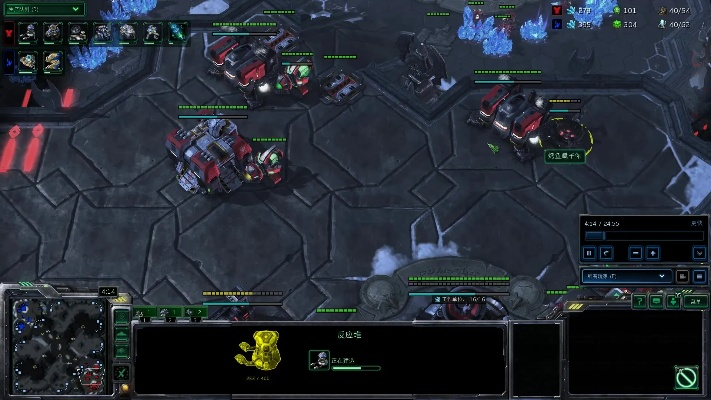Collapse the replay panel with the down arrow
The image size is (711, 400).
[699, 253]
